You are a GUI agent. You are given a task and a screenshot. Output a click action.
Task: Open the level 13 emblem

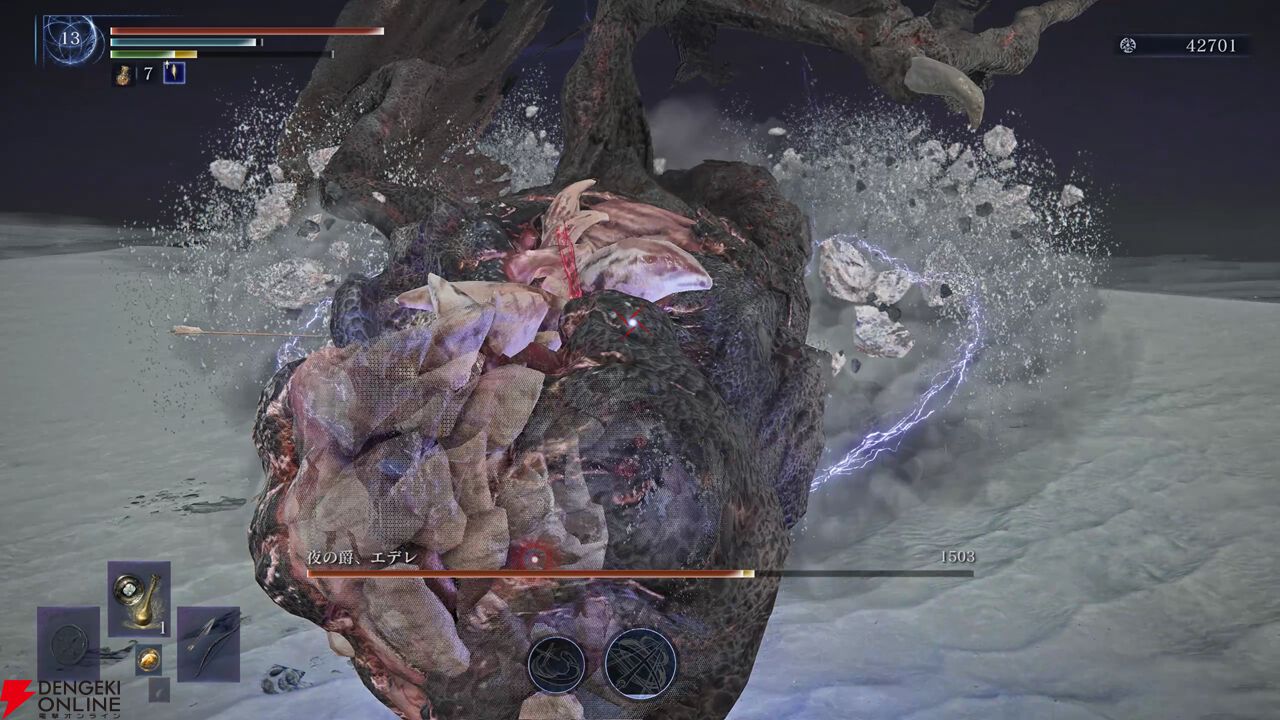point(69,40)
